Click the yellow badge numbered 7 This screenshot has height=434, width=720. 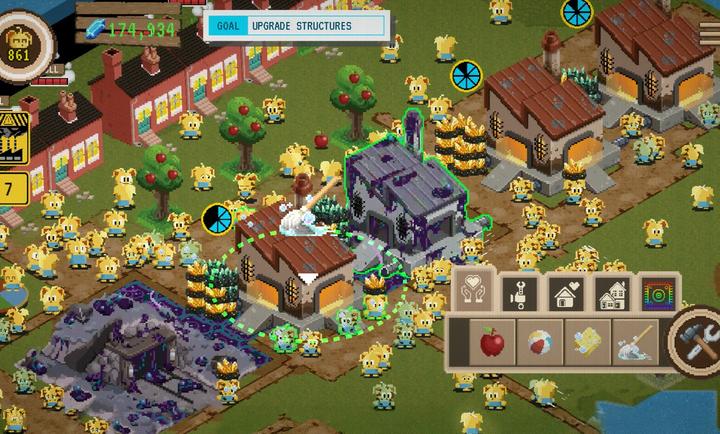11,188
